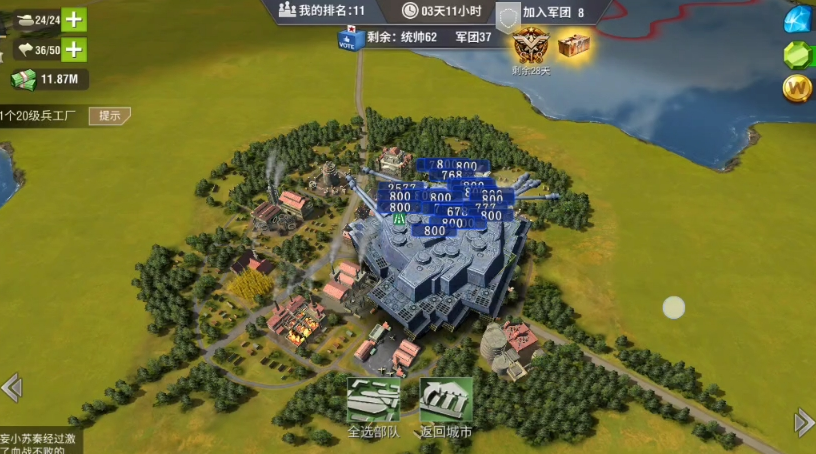Click the right page arrow
Screen dimensions: 816x454
click(x=804, y=423)
